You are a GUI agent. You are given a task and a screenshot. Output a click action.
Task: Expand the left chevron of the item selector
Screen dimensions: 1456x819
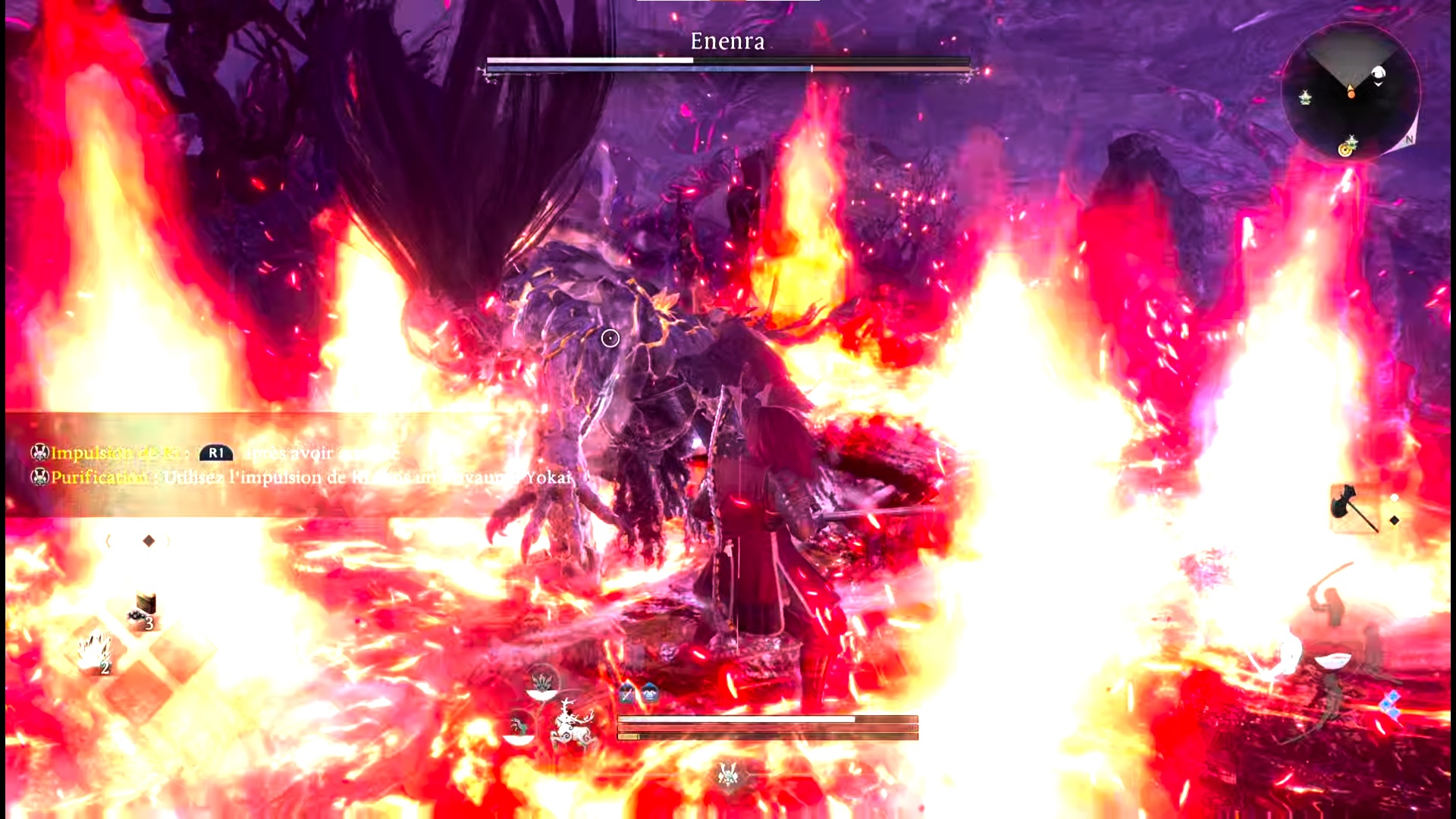point(108,541)
